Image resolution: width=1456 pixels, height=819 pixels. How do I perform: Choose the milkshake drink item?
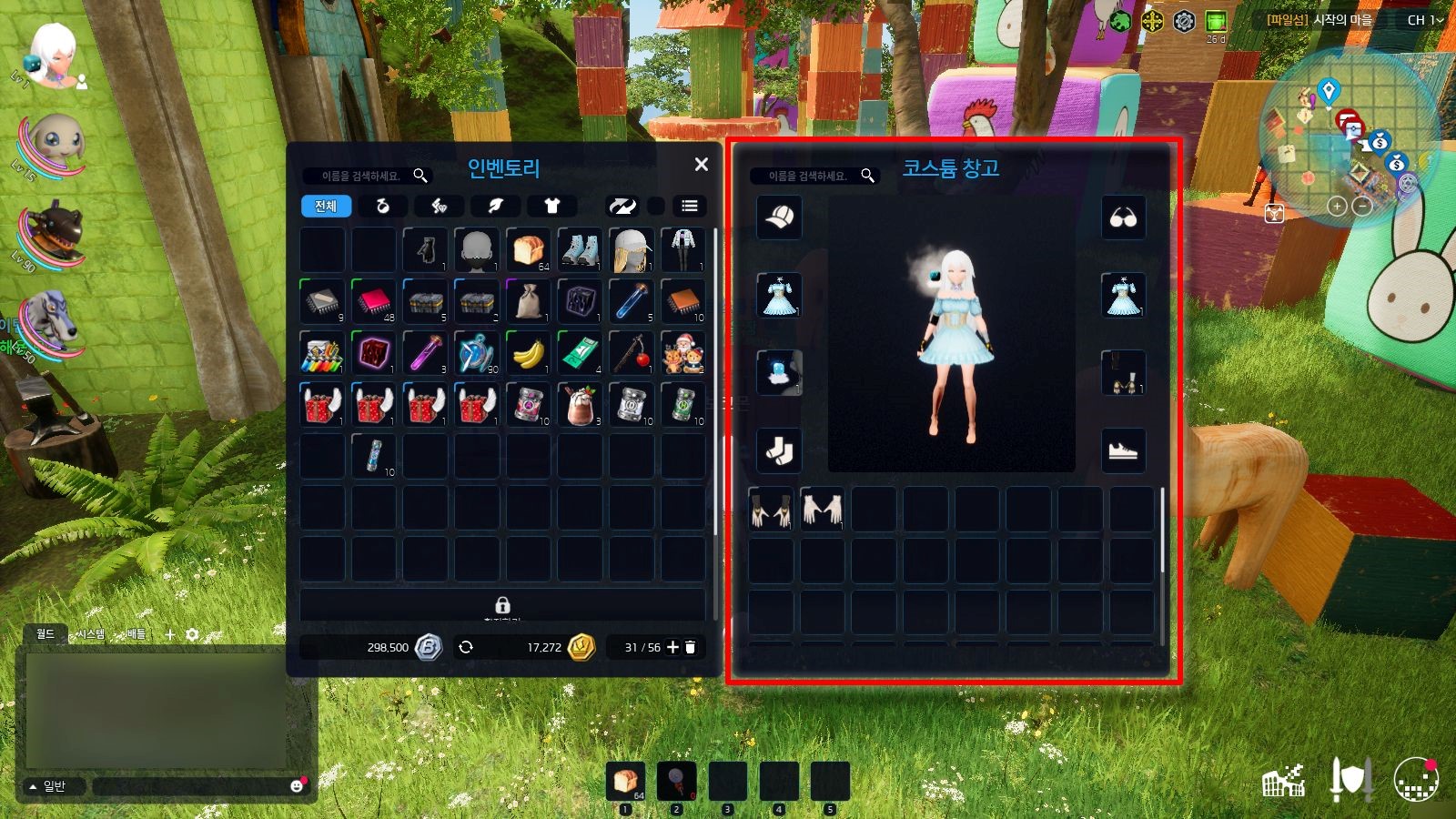point(580,406)
